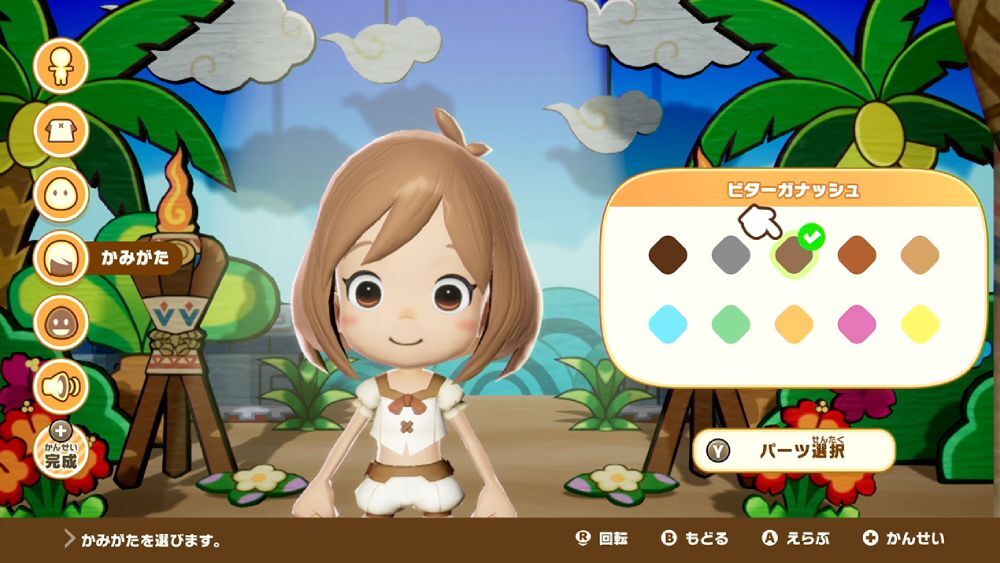Open the voice speaker category

61,386
